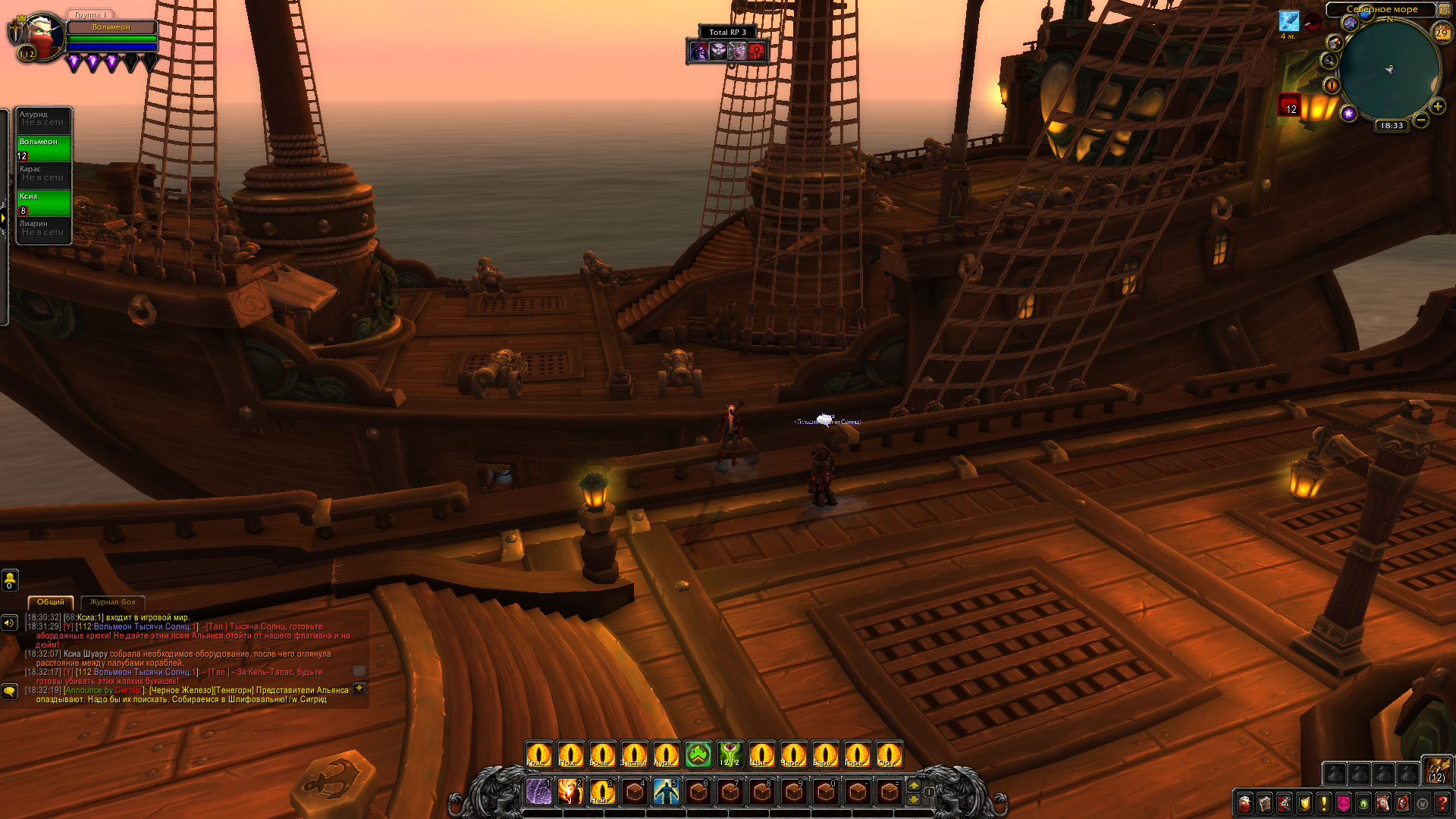The width and height of the screenshot is (1456, 819).
Task: Open the mounts collection horse icon
Action: [x=1382, y=803]
